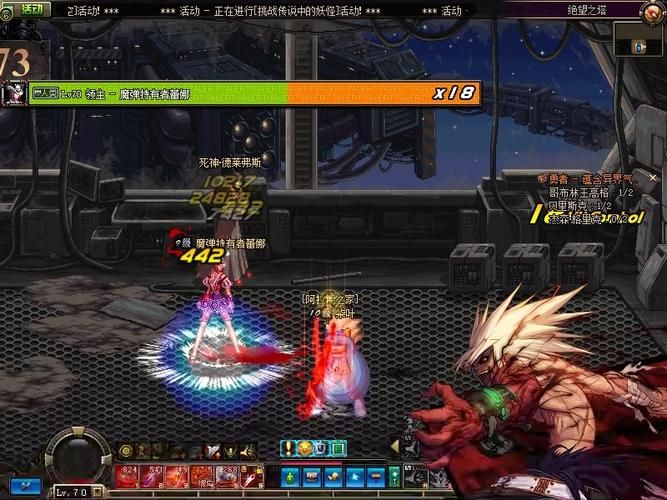Use the first red skill slot
Screen dimensions: 667x500
(x=127, y=476)
